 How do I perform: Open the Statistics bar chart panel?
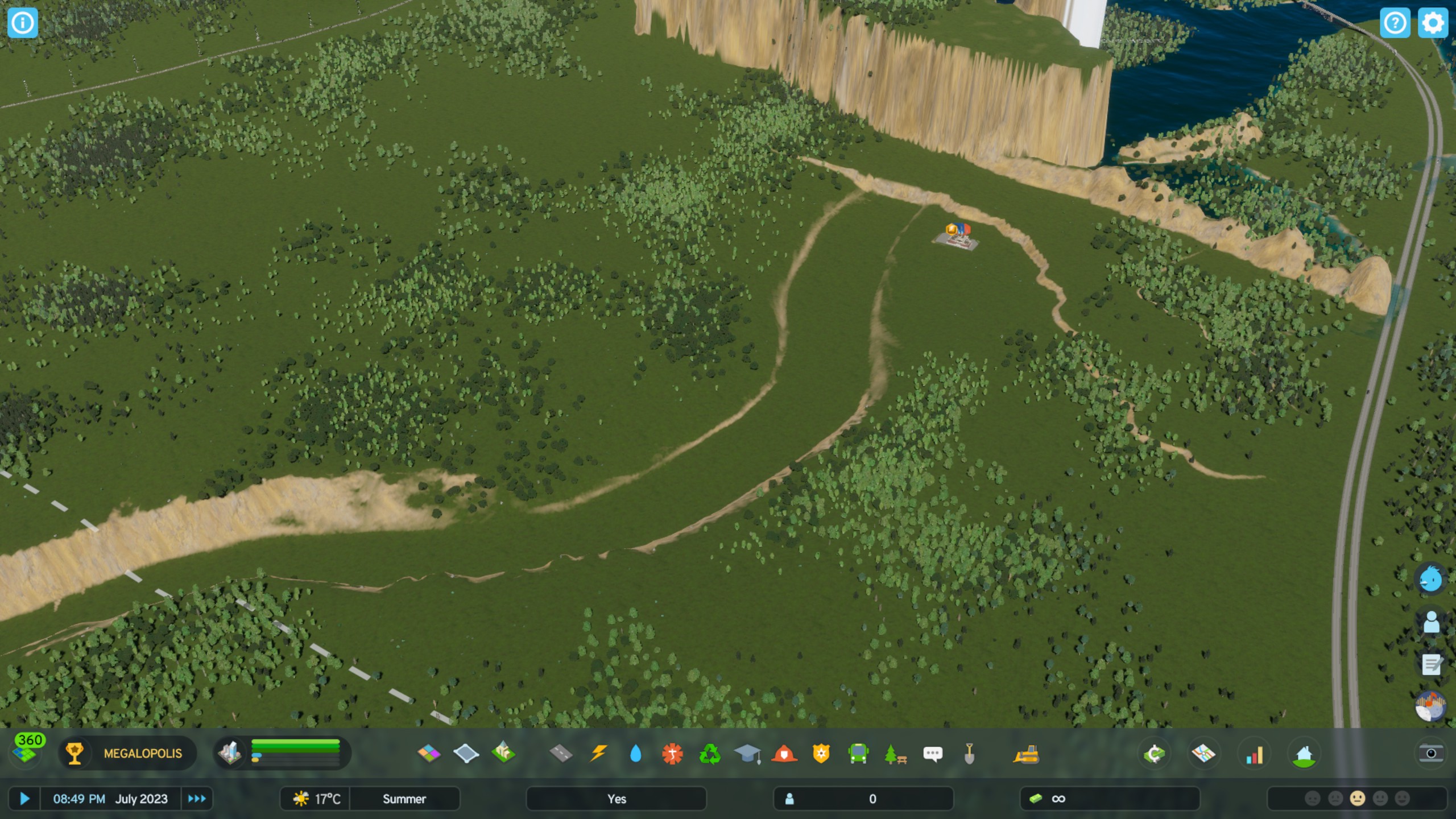[x=1254, y=754]
